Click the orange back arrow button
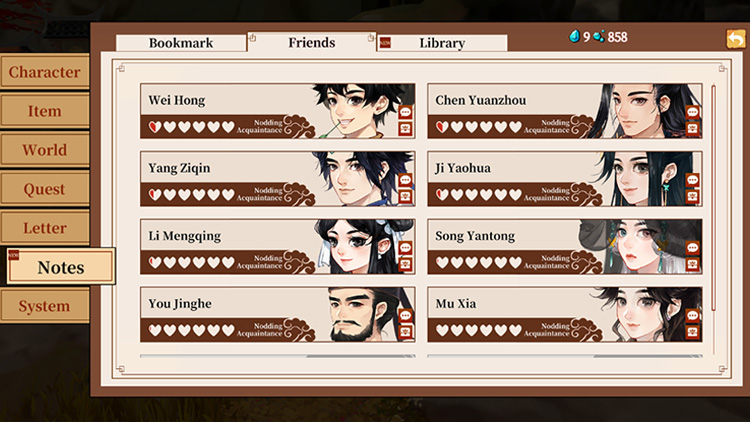The image size is (750, 422). point(736,39)
